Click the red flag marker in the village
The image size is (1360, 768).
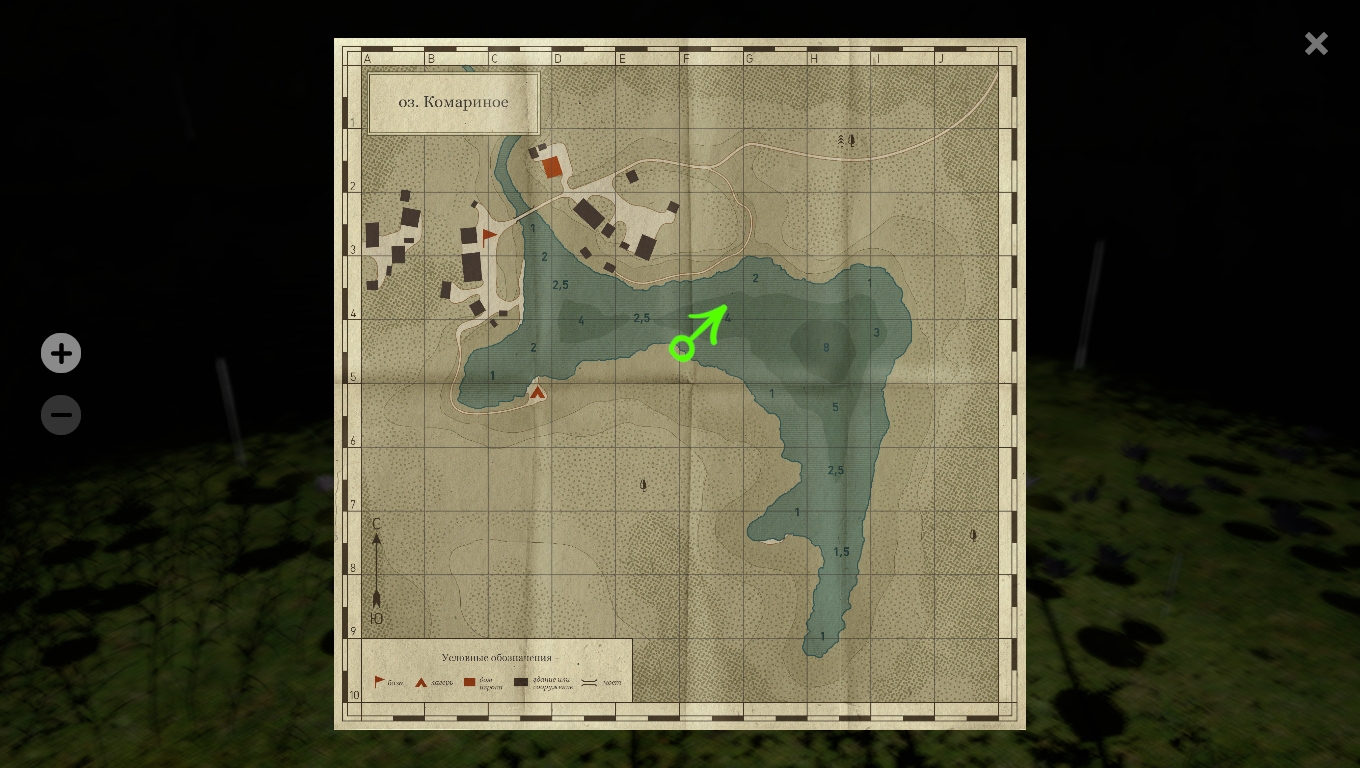click(489, 237)
